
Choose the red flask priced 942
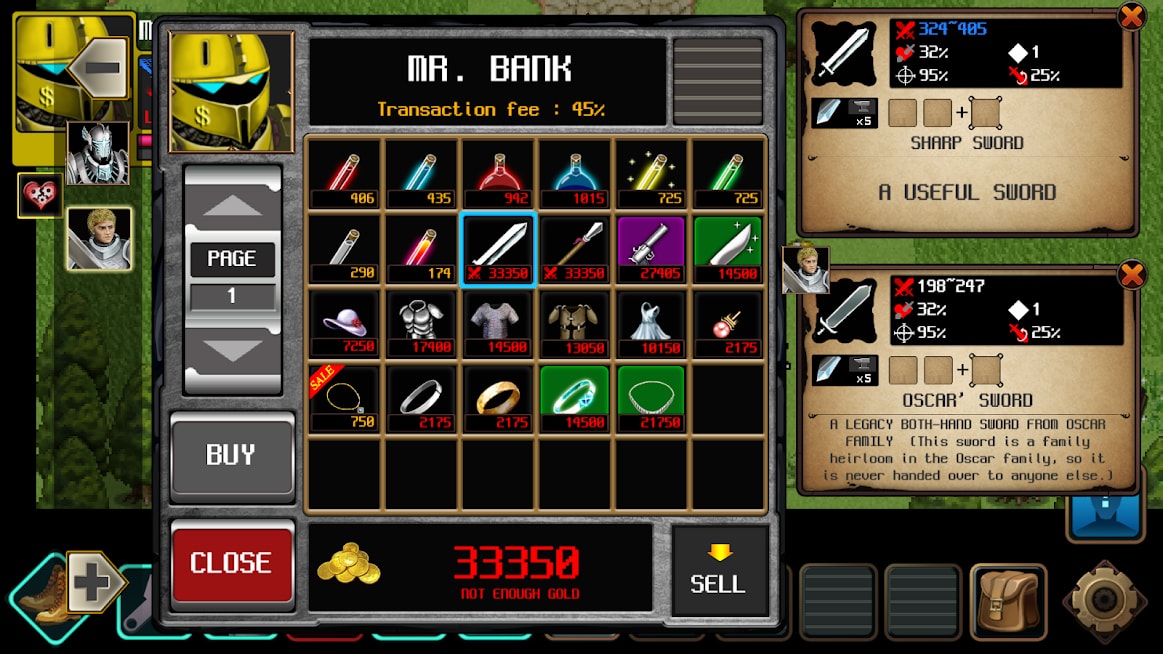click(498, 173)
